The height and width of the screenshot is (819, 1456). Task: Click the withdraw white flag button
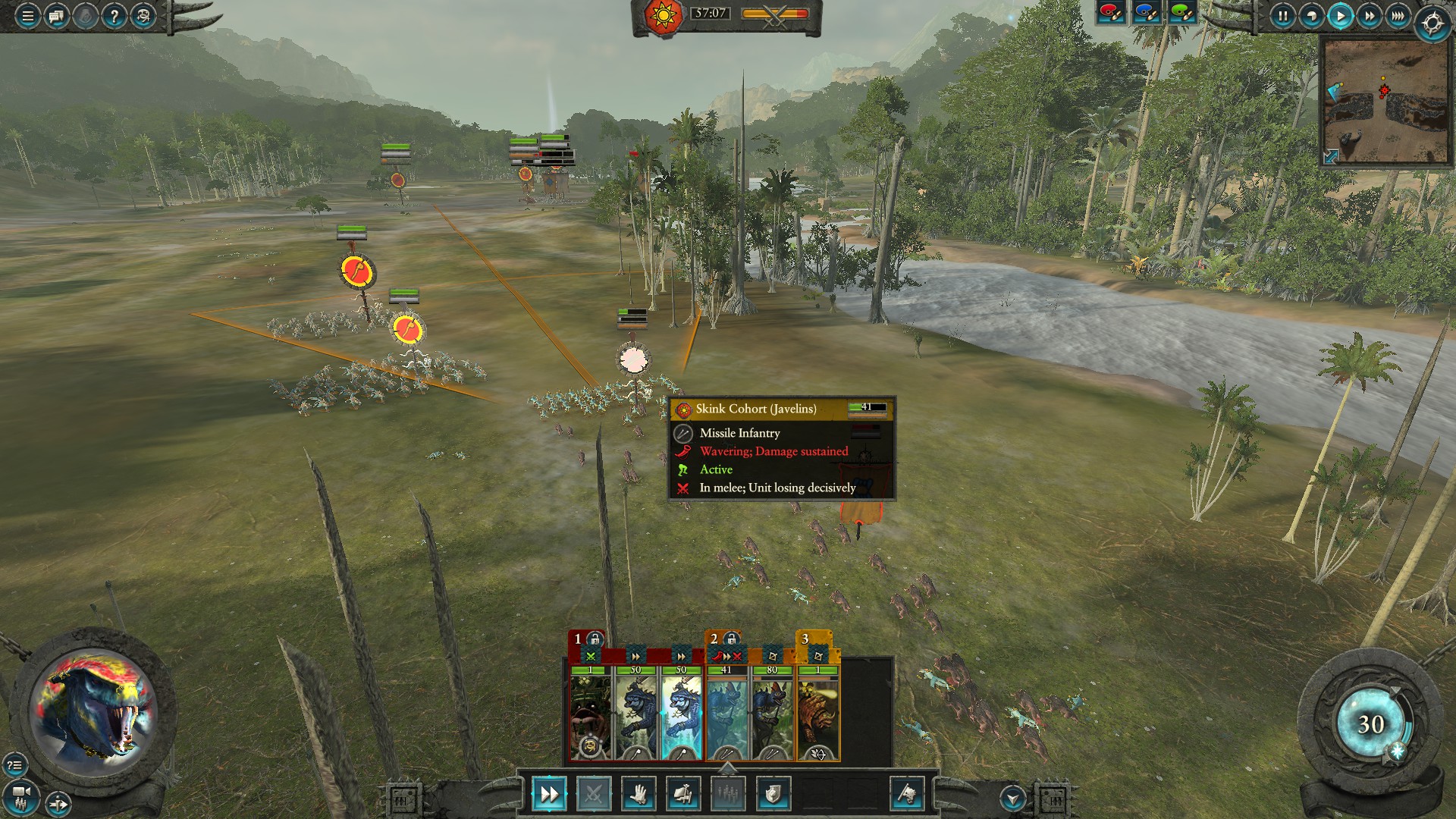pos(907,794)
